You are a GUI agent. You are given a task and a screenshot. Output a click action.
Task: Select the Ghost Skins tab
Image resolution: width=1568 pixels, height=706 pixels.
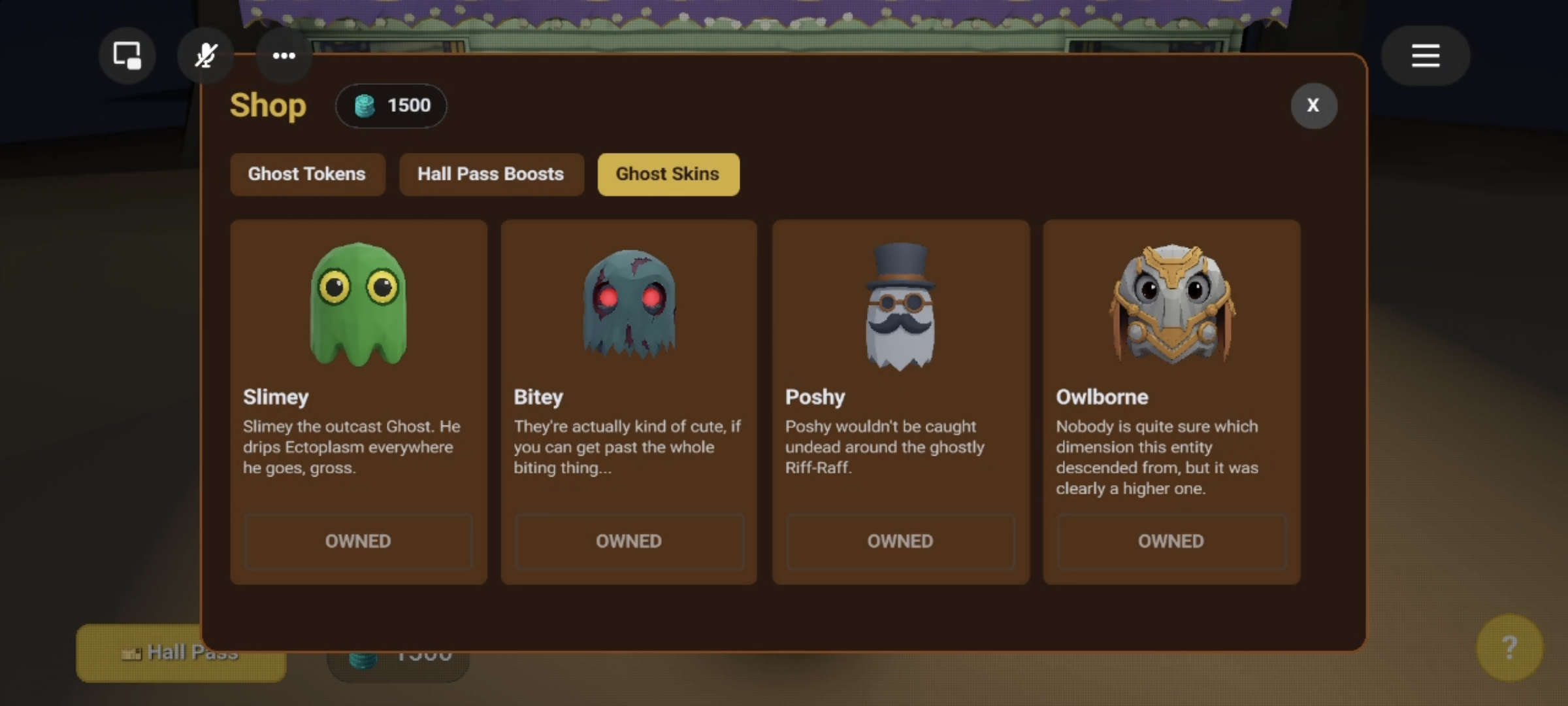[x=668, y=174]
